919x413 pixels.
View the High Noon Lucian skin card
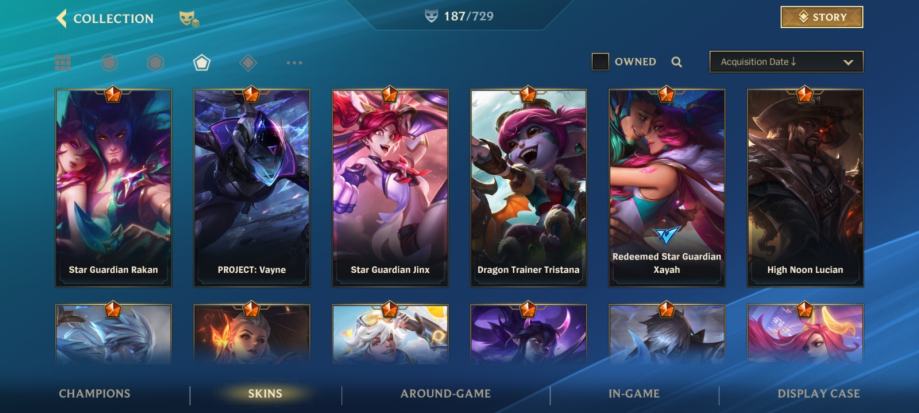coord(805,188)
